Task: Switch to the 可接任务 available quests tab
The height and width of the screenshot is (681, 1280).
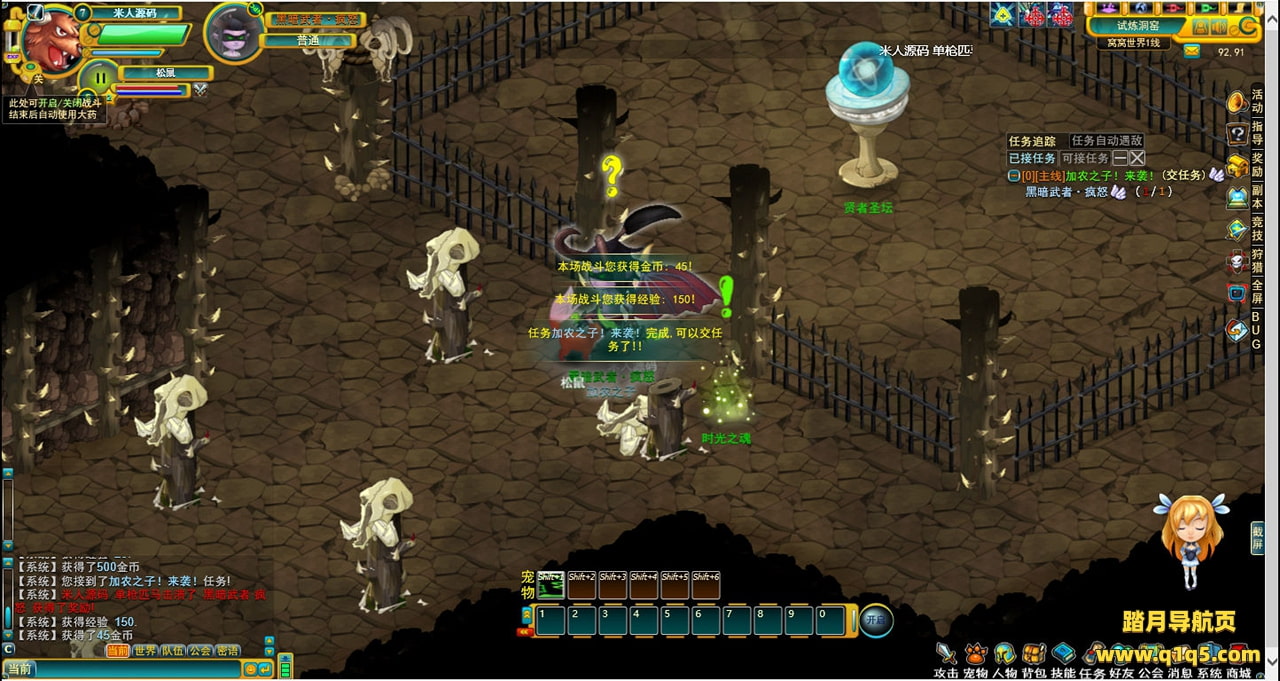Action: pyautogui.click(x=1084, y=158)
